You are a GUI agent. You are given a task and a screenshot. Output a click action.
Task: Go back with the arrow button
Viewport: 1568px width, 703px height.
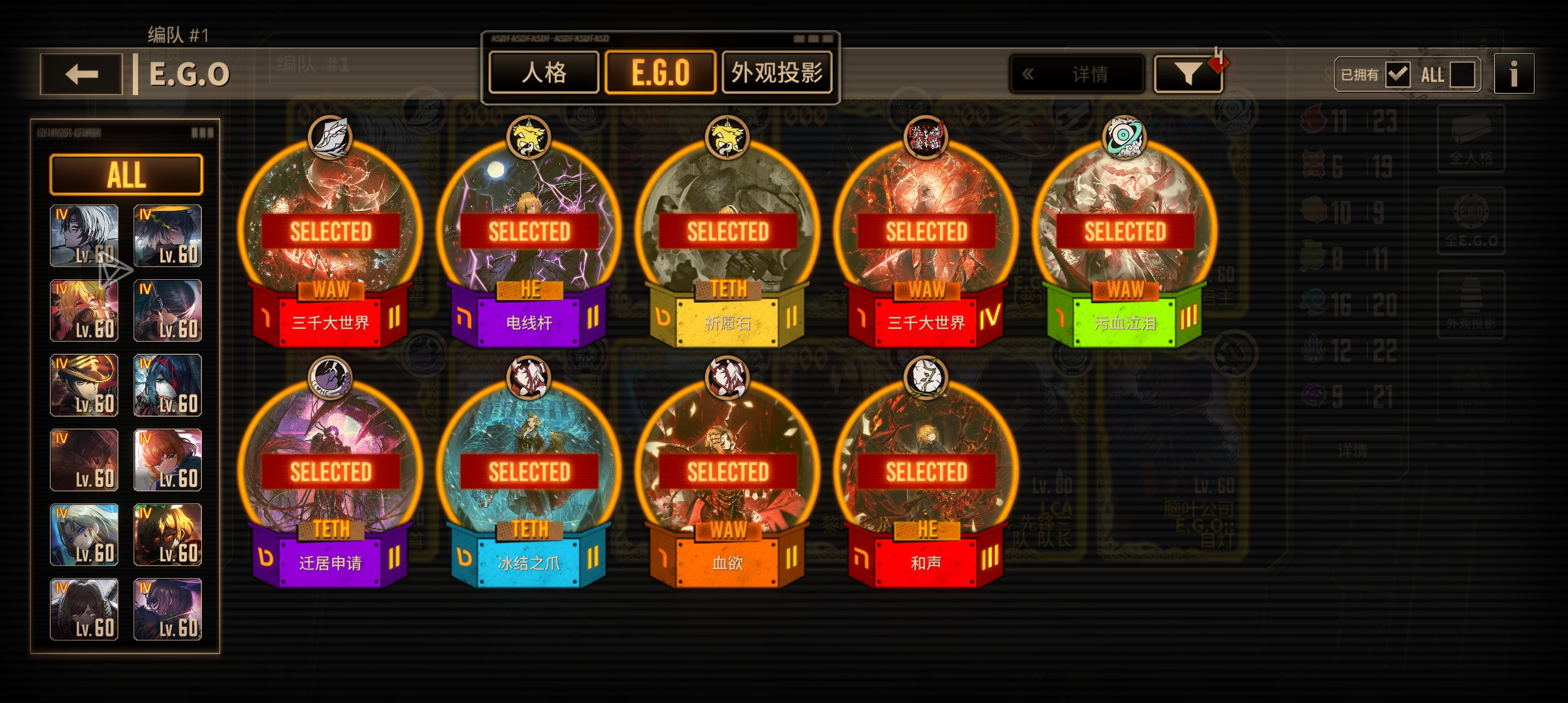coord(81,74)
